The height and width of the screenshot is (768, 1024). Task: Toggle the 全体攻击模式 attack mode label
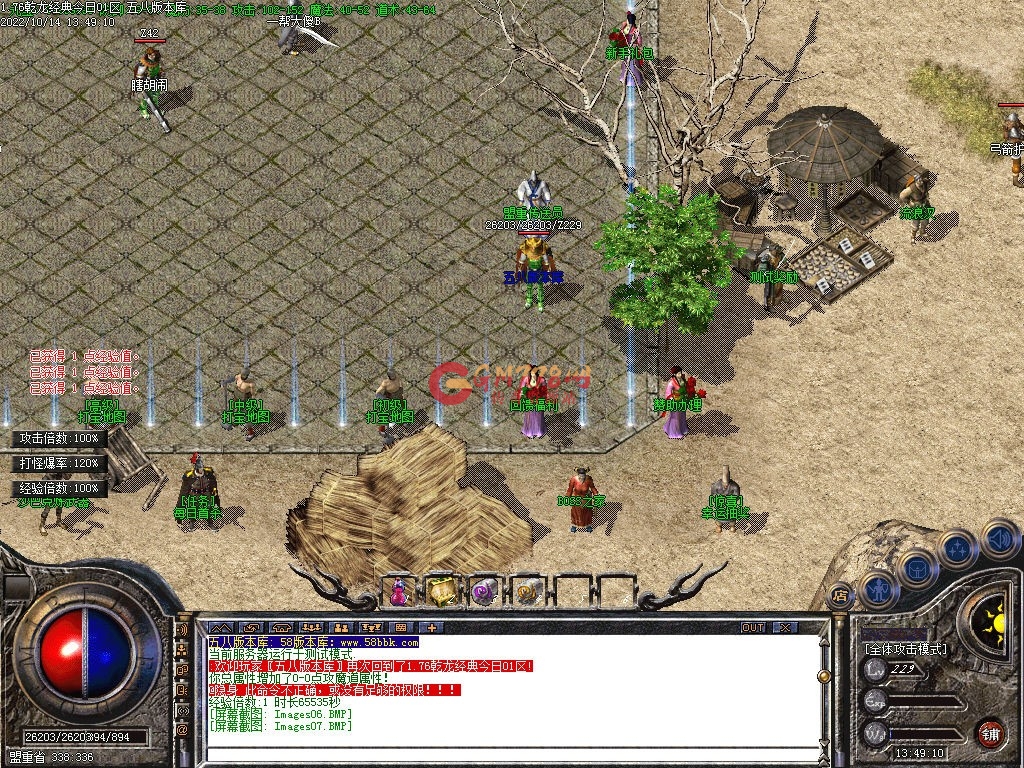tap(905, 649)
